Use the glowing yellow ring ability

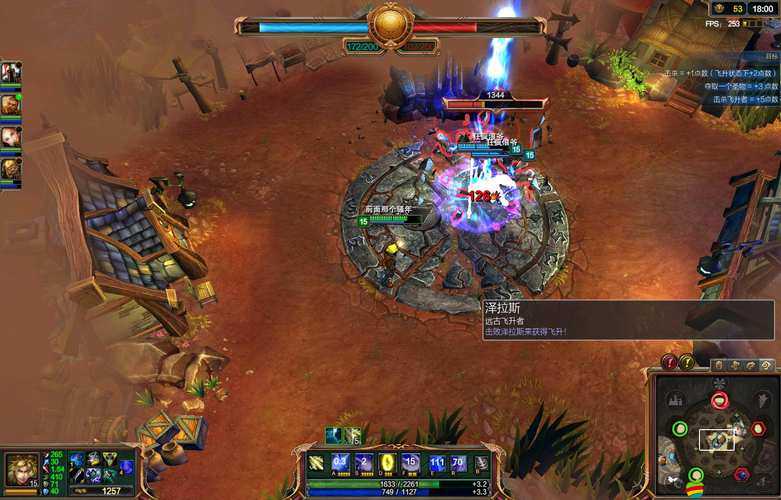click(x=387, y=463)
